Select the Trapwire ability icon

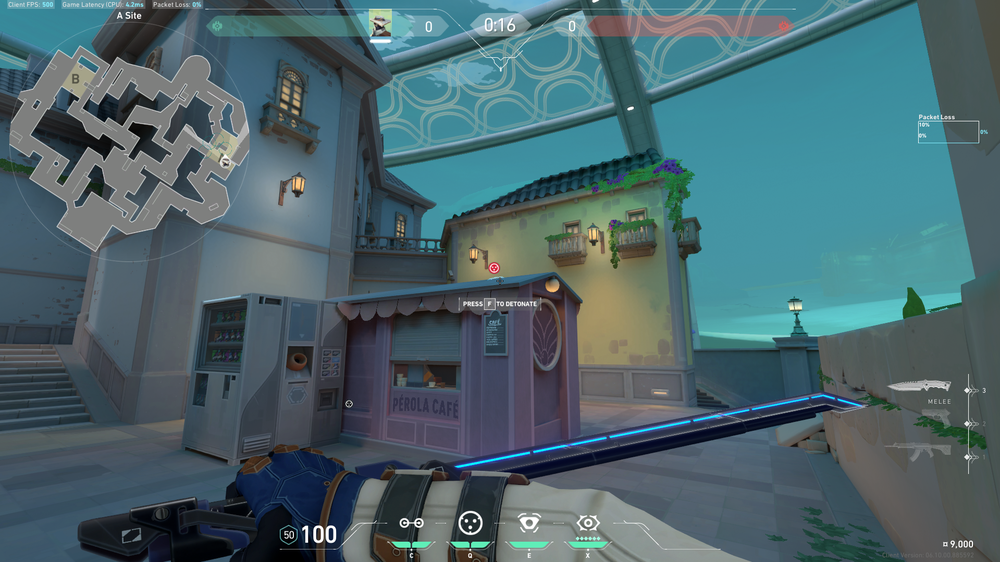411,522
